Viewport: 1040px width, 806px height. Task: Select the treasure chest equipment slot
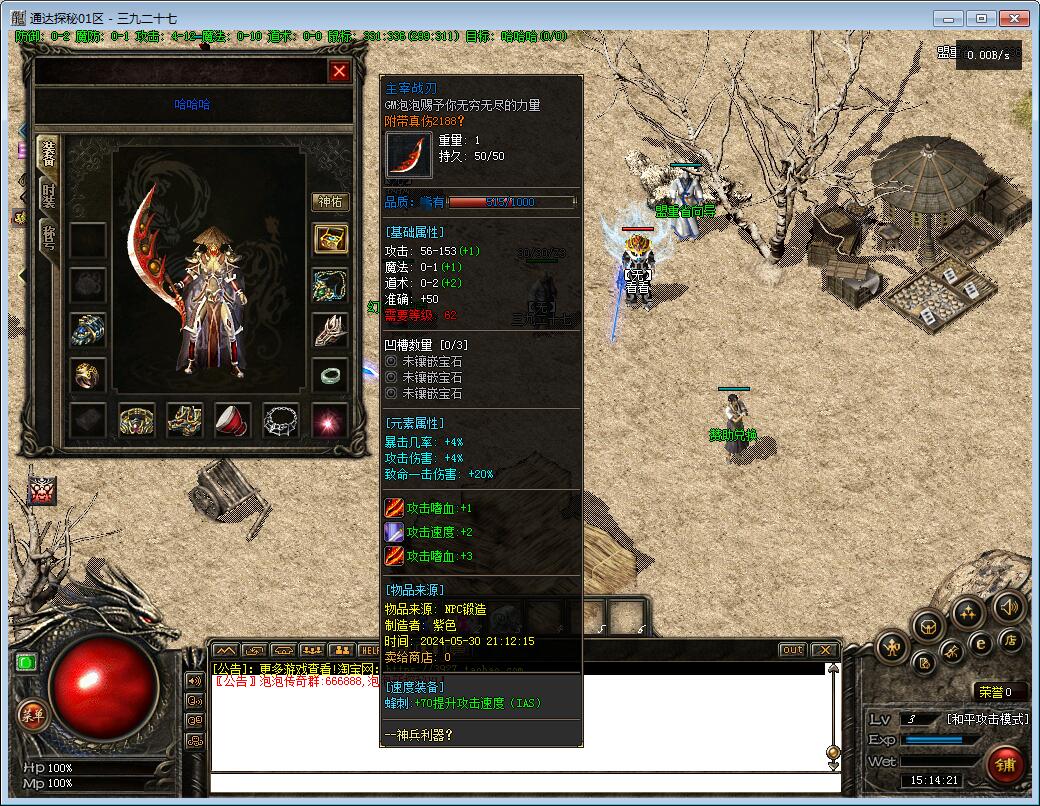pyautogui.click(x=330, y=239)
